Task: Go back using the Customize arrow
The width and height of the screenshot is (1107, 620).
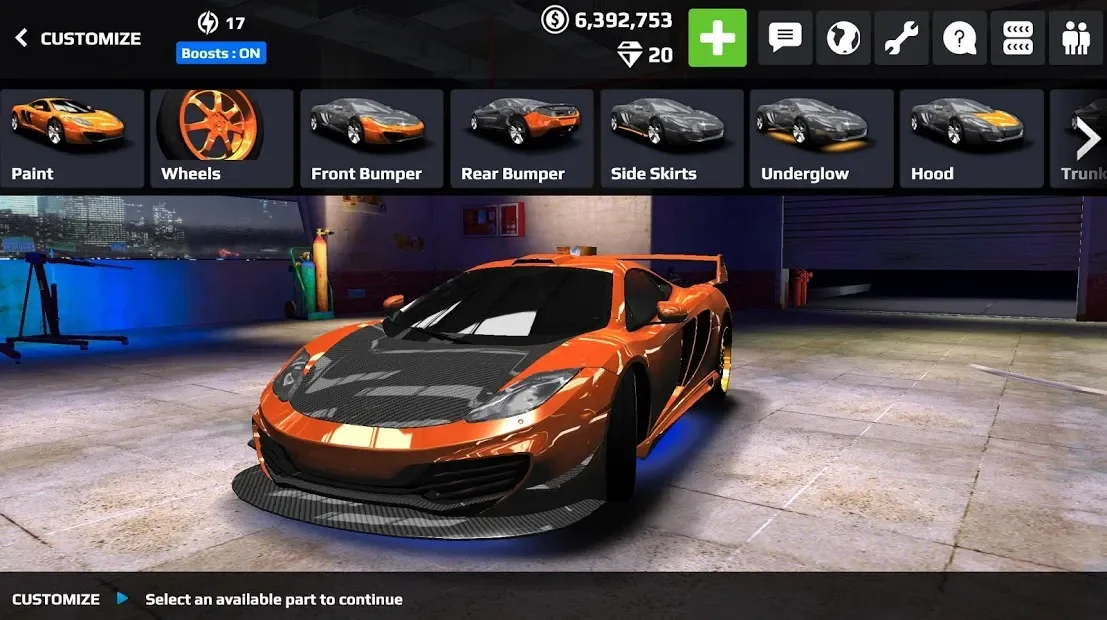Action: click(x=22, y=38)
